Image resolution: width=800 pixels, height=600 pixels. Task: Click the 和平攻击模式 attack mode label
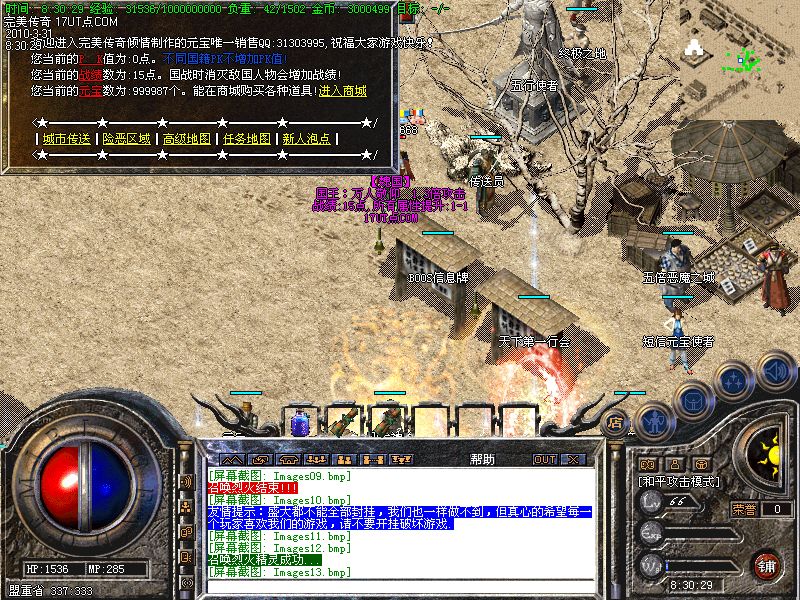pyautogui.click(x=678, y=481)
